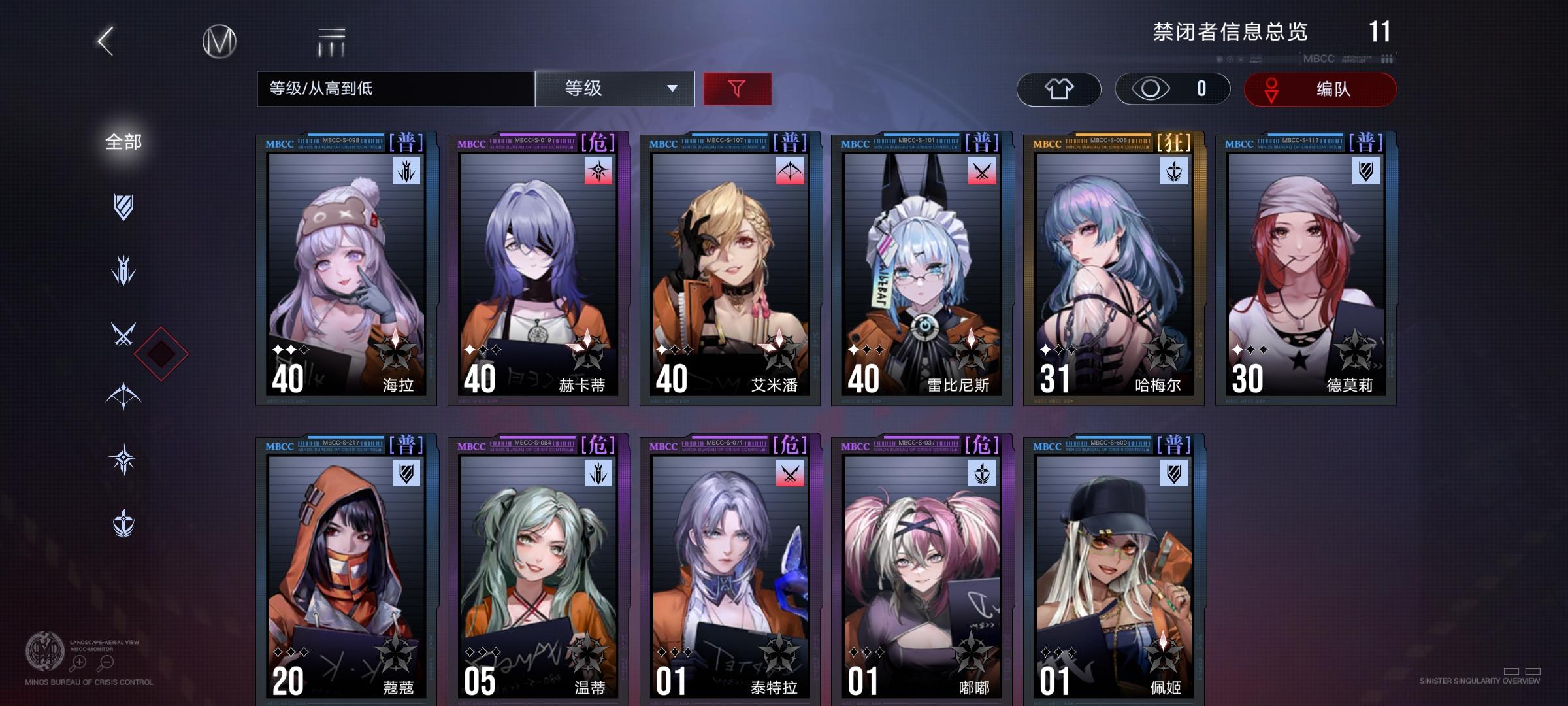Click the back arrow at top left
Viewport: 1568px width, 706px height.
click(105, 41)
